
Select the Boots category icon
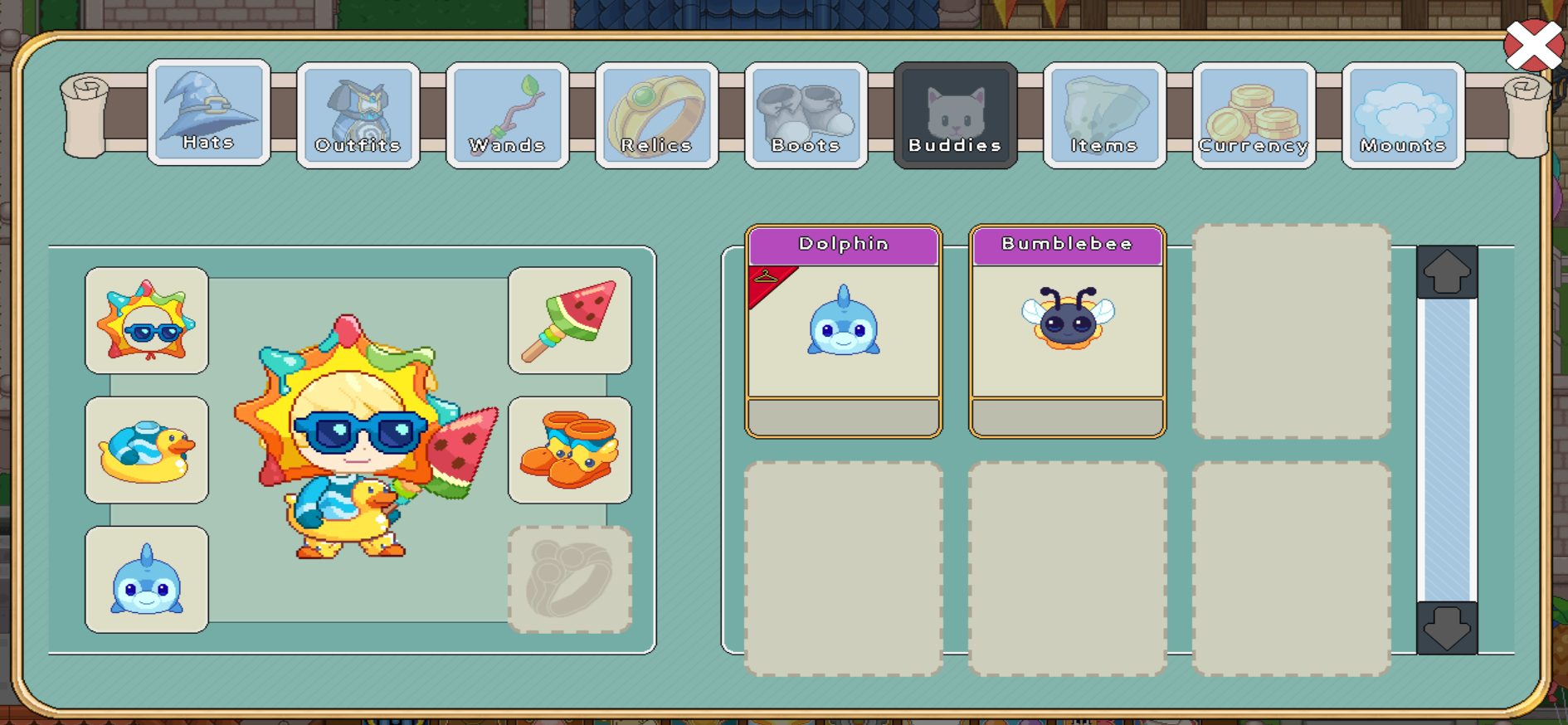pos(806,114)
